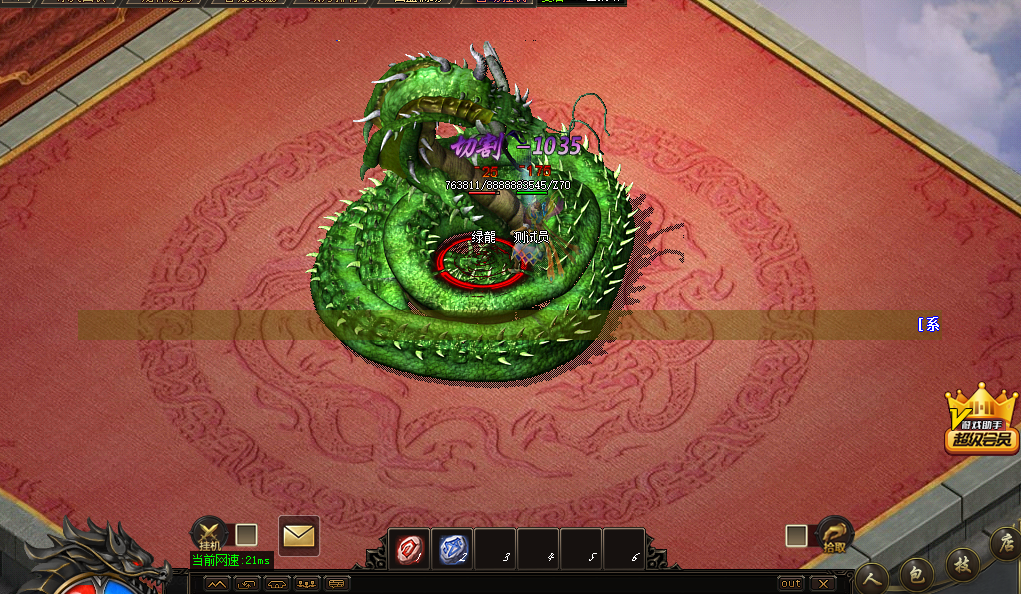Click the 拾取 pickup hand button

coord(834,535)
